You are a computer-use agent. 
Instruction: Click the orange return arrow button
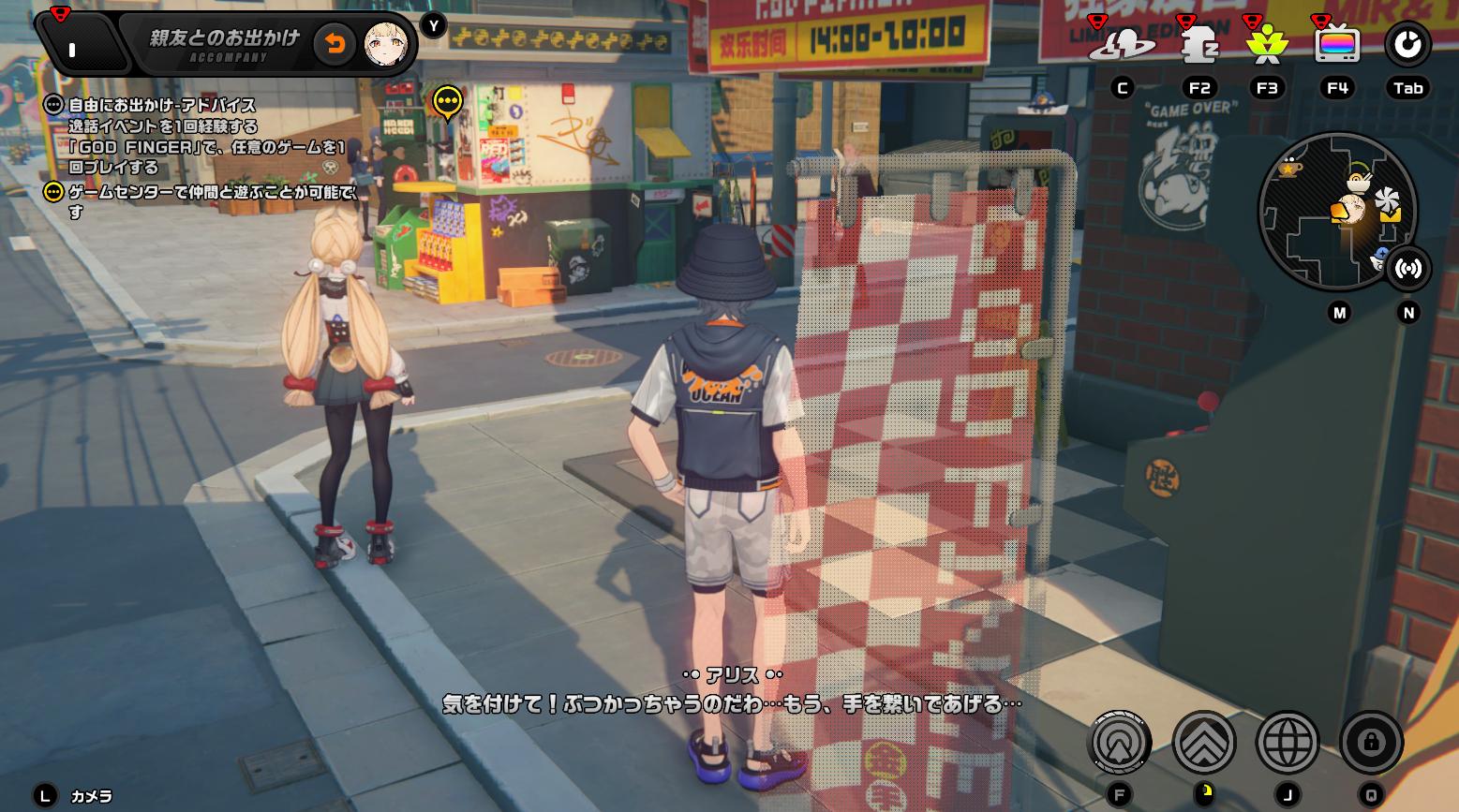click(x=335, y=44)
